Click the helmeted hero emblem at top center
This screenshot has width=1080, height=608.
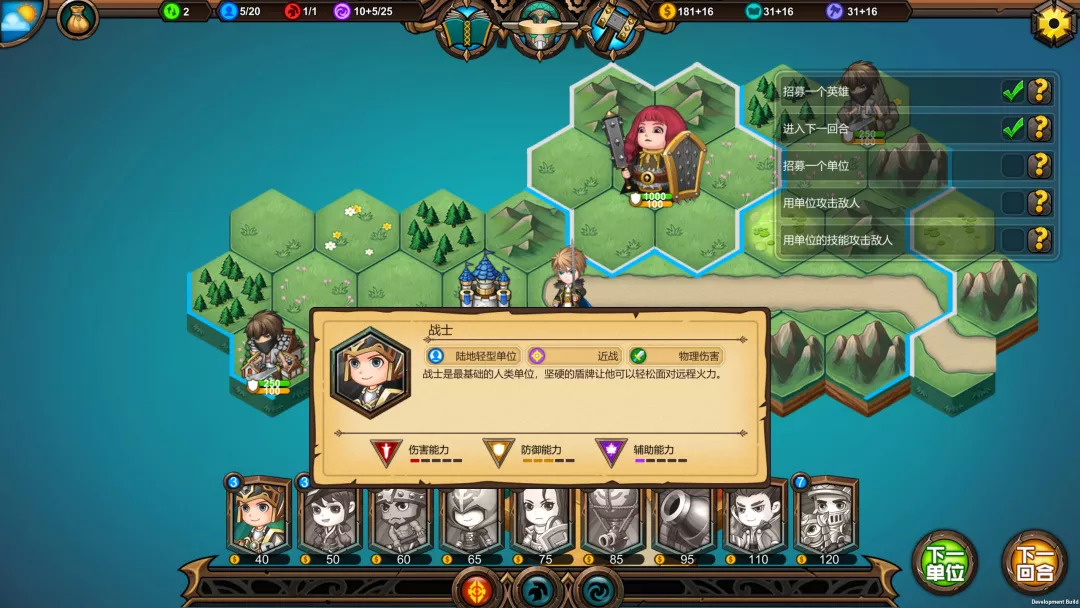coord(540,27)
